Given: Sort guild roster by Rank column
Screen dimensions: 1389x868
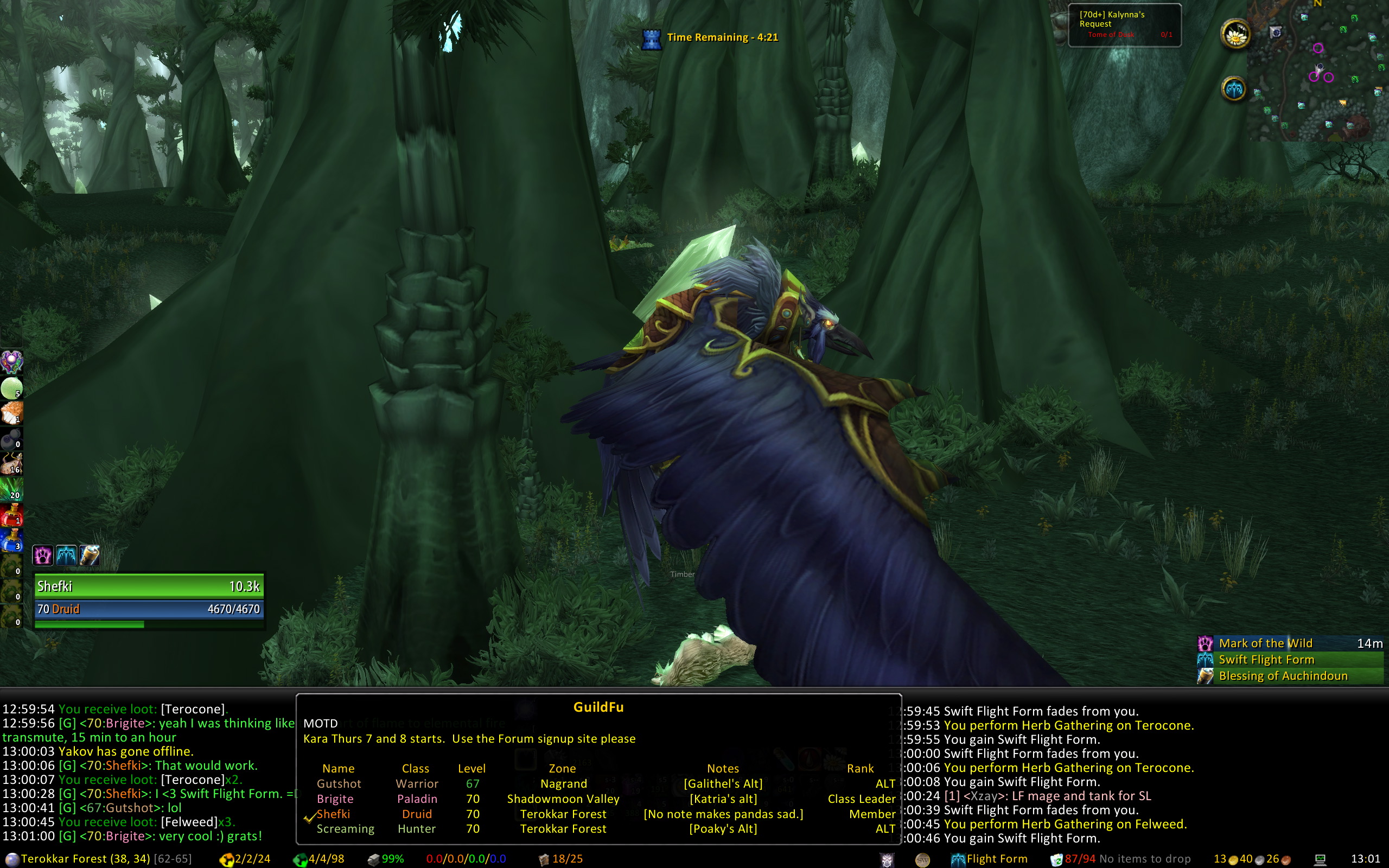Looking at the screenshot, I should point(860,768).
